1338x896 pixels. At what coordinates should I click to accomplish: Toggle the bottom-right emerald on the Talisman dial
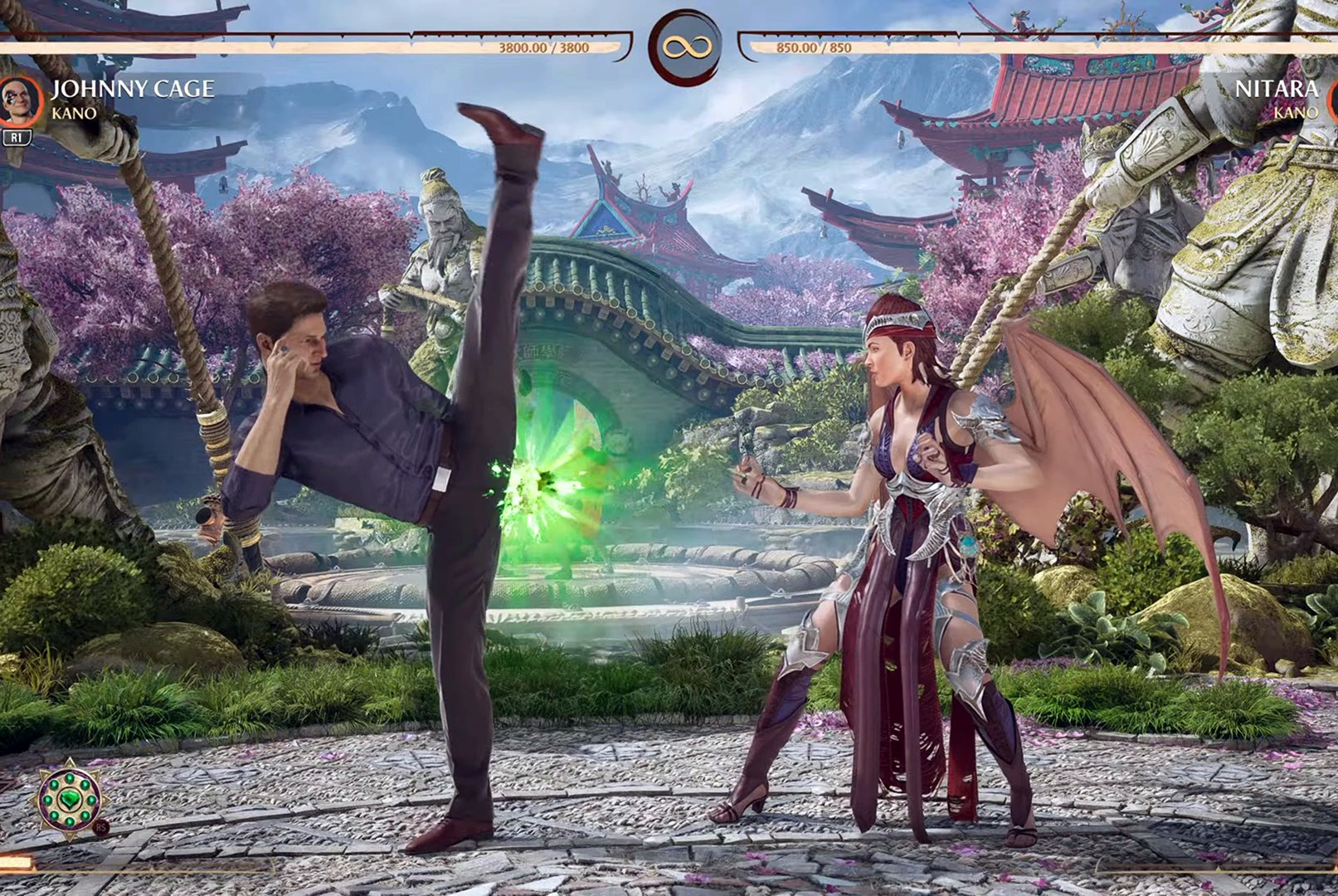pos(85,816)
